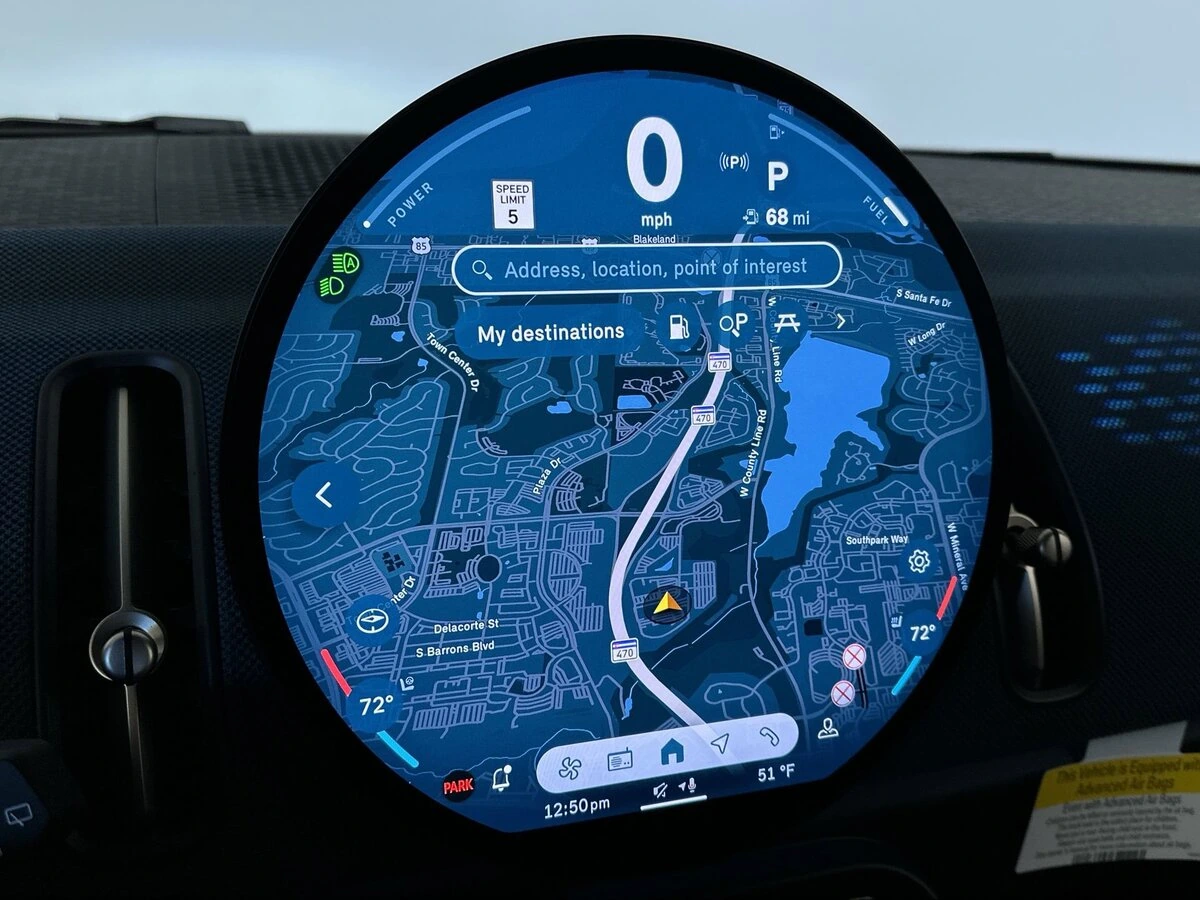
Task: Find nearby gas stations with fuel pump icon
Action: (x=680, y=325)
